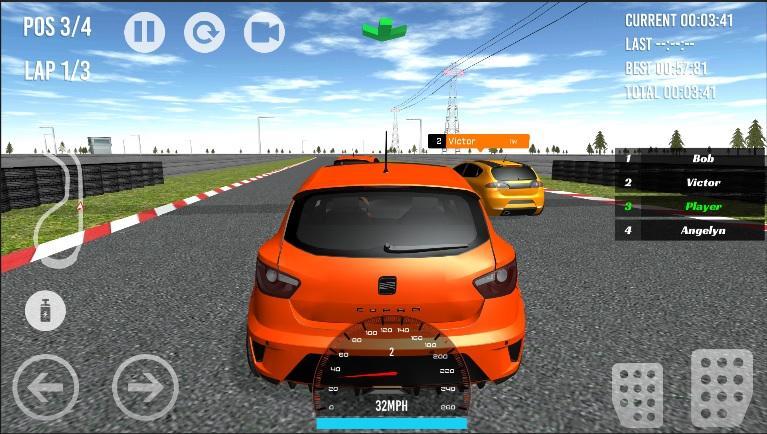The height and width of the screenshot is (434, 767).
Task: Switch the camera view
Action: point(264,32)
